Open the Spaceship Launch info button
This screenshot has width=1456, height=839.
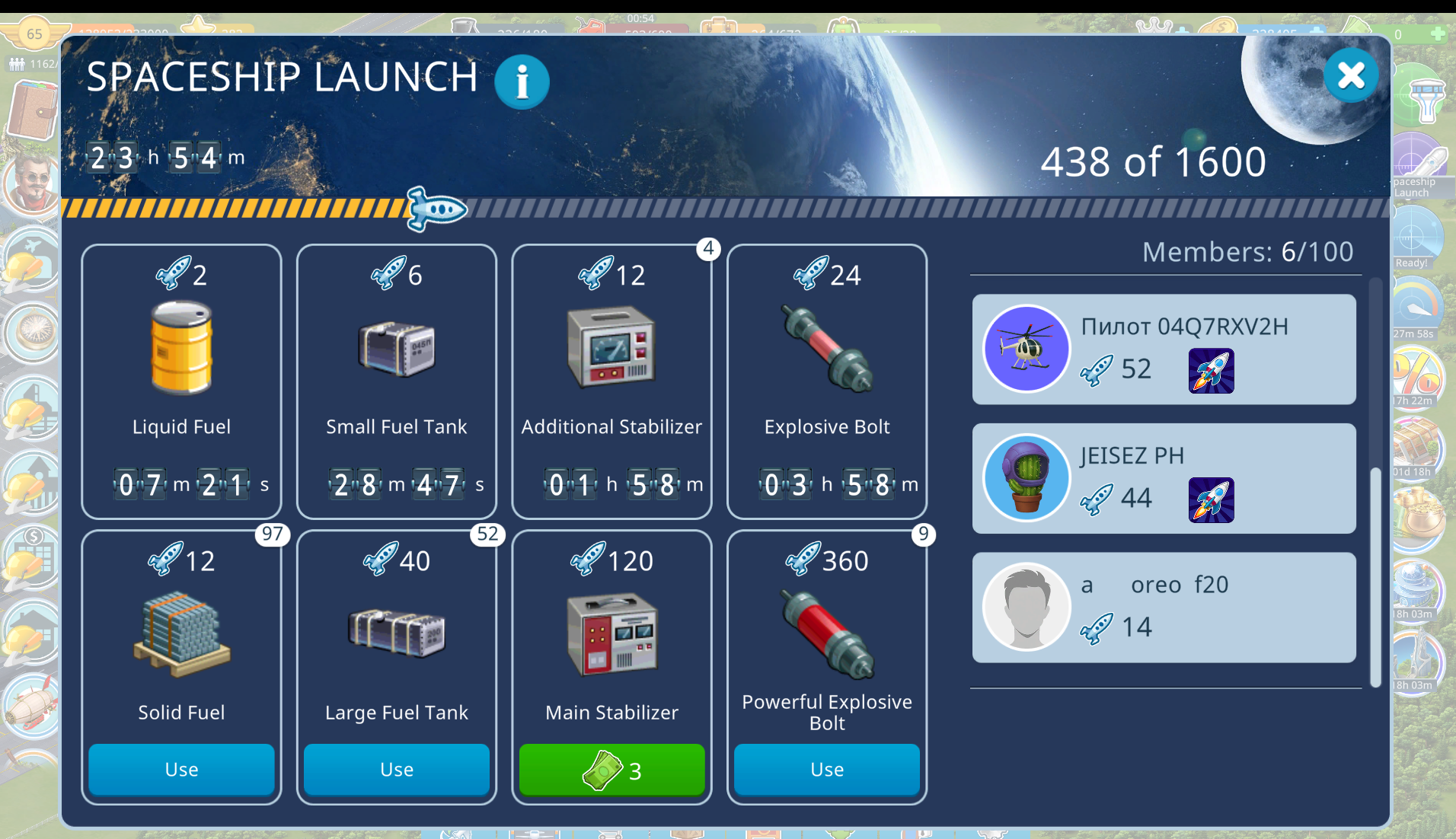click(x=522, y=81)
